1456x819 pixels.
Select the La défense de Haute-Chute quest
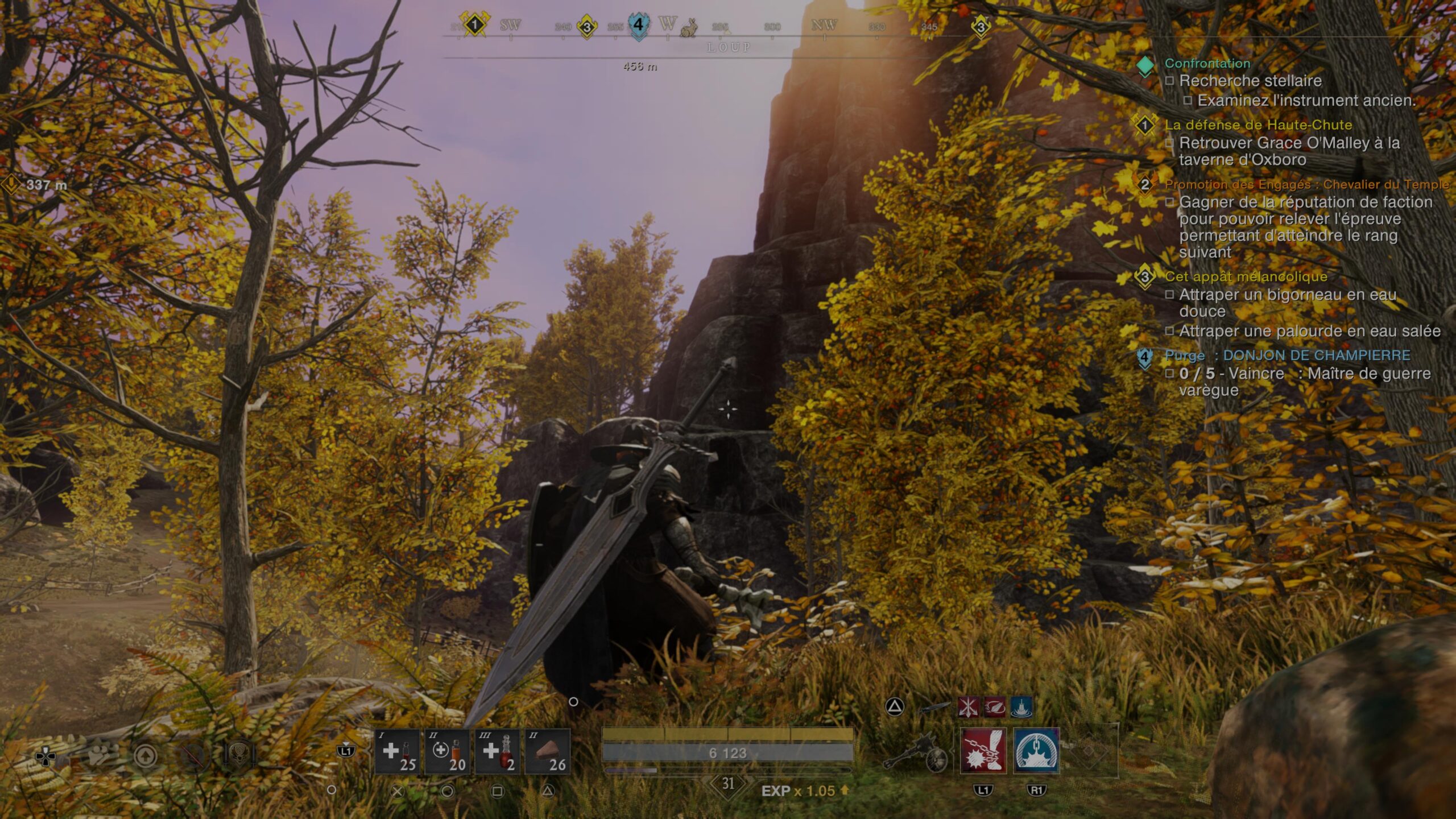click(1258, 125)
